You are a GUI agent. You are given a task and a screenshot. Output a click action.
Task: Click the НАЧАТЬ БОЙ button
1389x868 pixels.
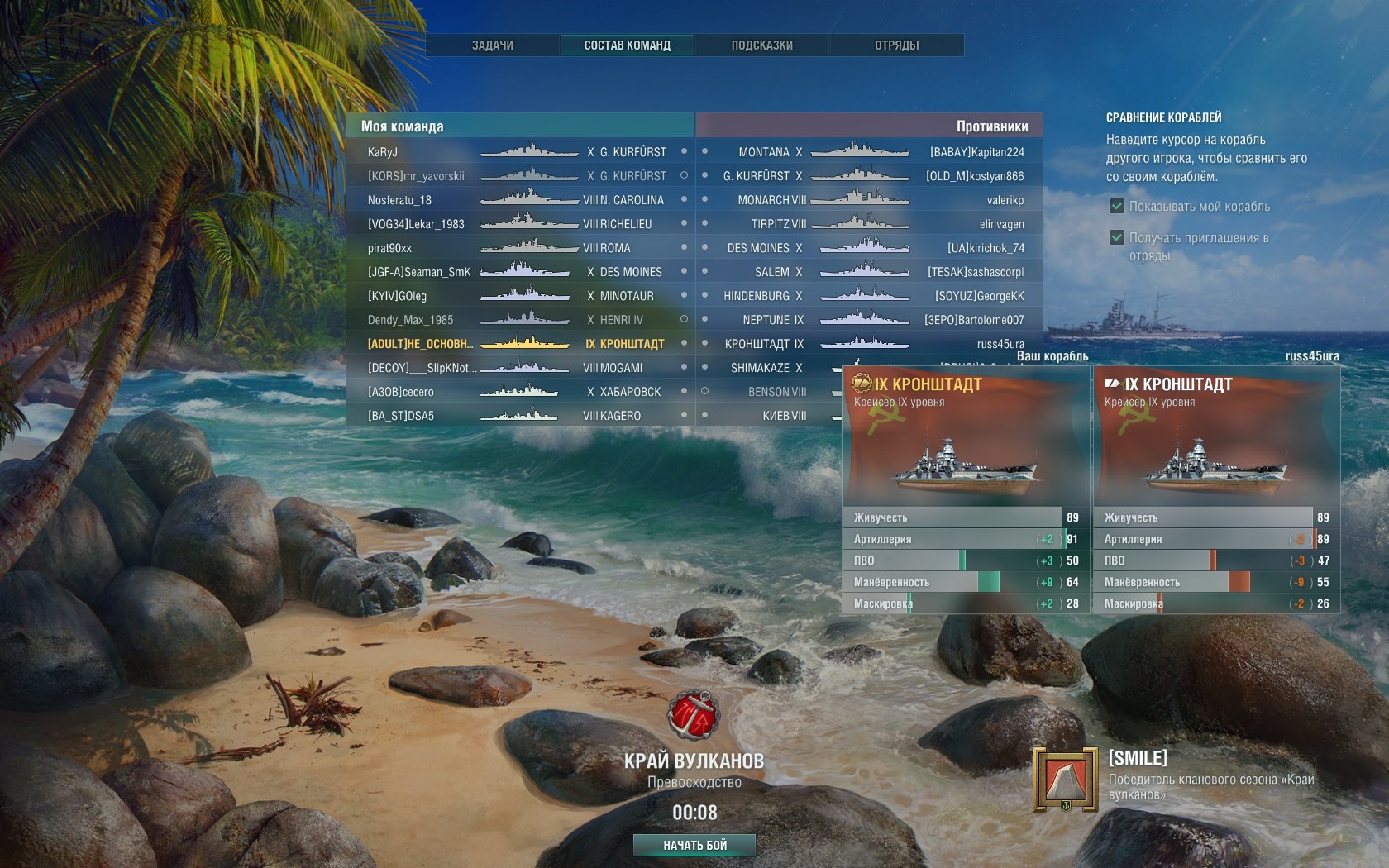point(694,845)
